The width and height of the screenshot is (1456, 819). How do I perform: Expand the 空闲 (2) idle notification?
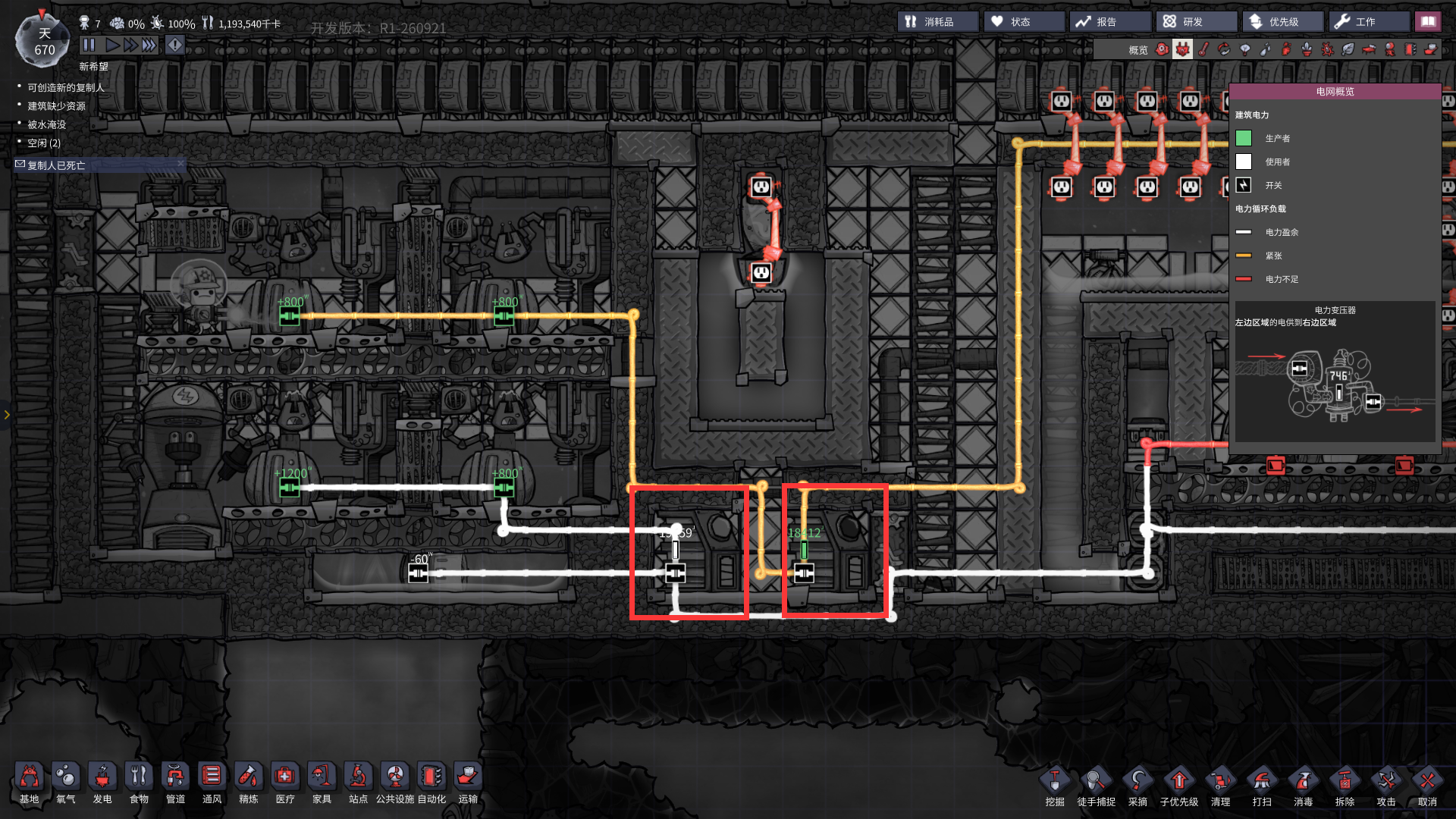click(x=40, y=143)
